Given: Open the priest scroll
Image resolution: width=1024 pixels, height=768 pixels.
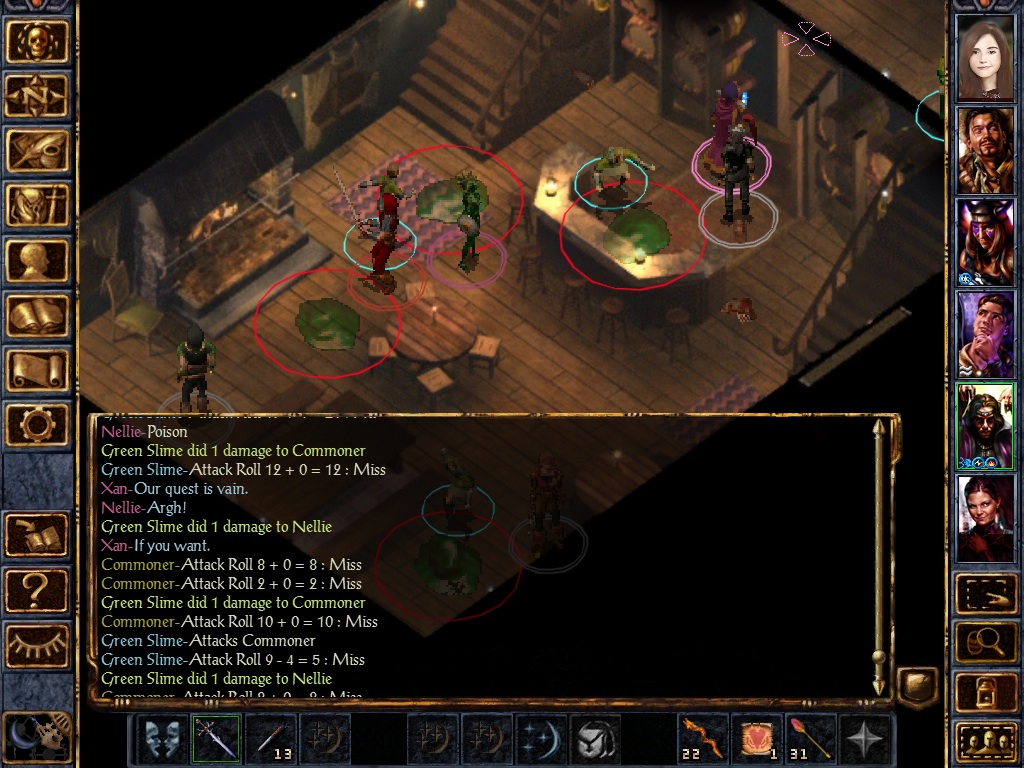Looking at the screenshot, I should pyautogui.click(x=38, y=371).
